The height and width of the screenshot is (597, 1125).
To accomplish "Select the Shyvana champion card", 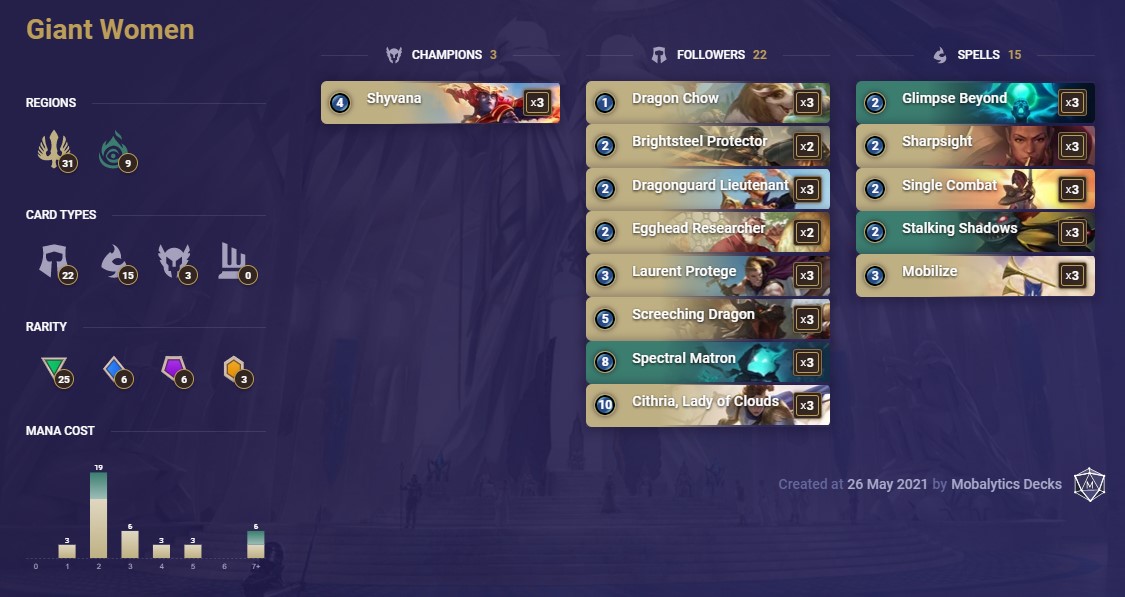I will (x=440, y=102).
